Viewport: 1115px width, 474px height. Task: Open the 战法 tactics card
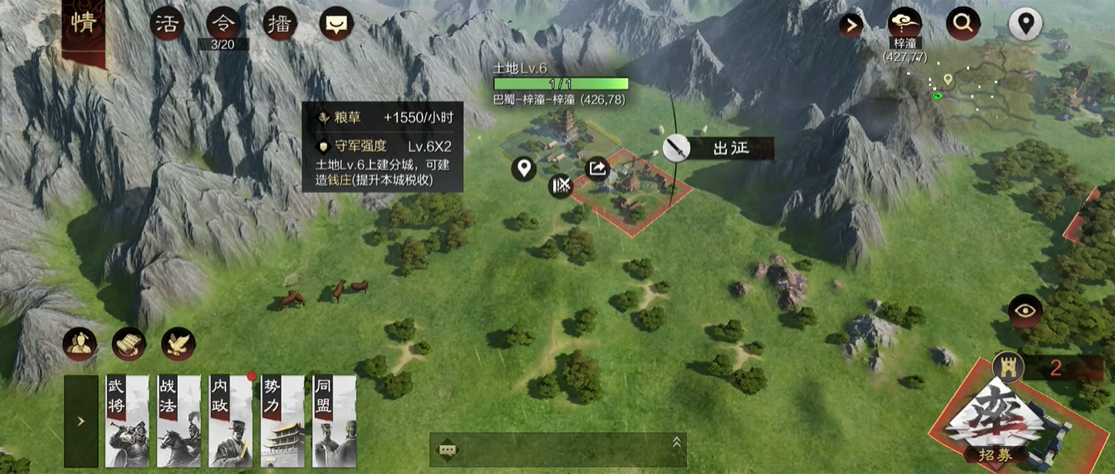tap(178, 421)
